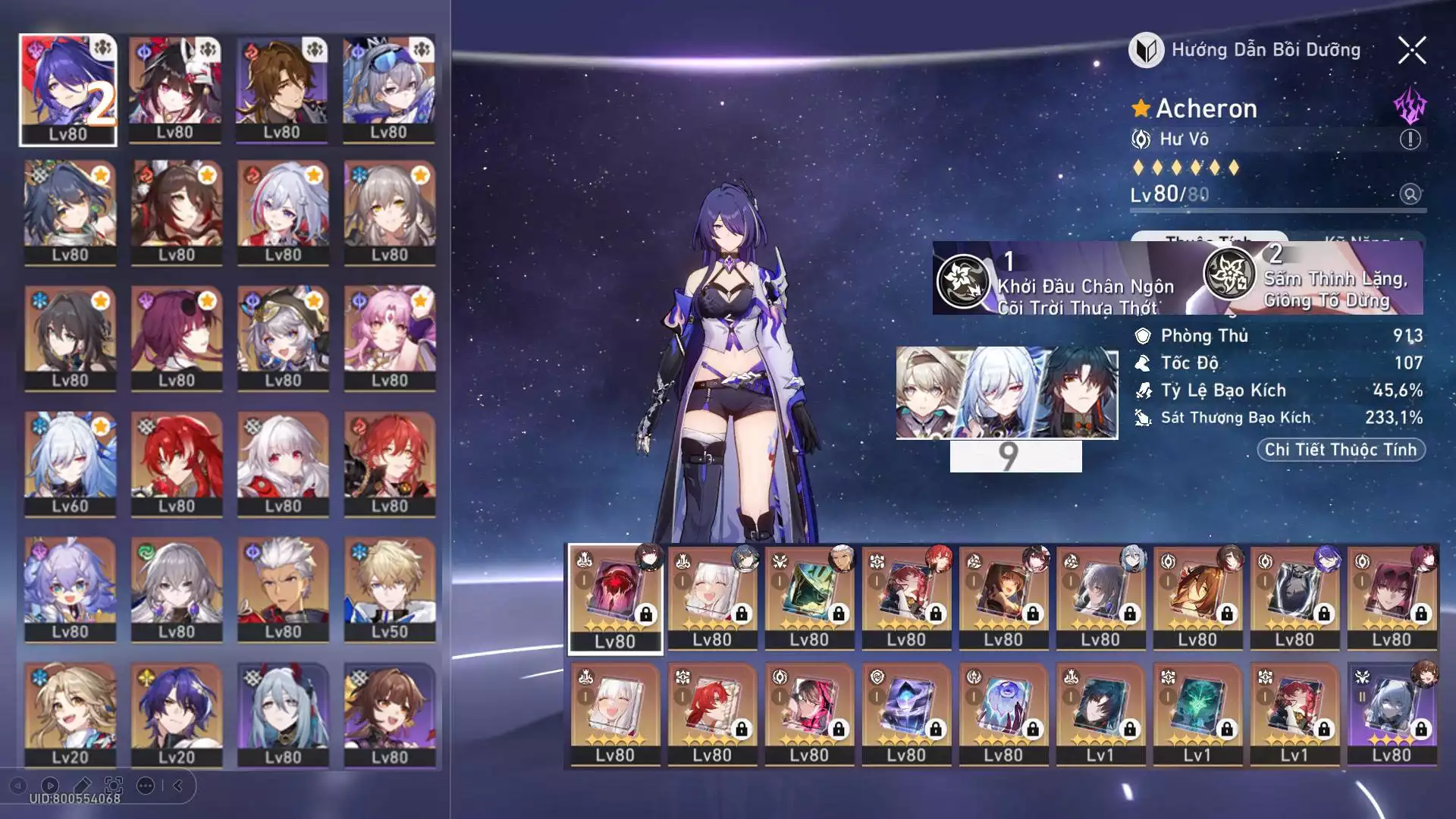1456x819 pixels.
Task: Show Hư Vô path info icon
Action: point(1409,140)
